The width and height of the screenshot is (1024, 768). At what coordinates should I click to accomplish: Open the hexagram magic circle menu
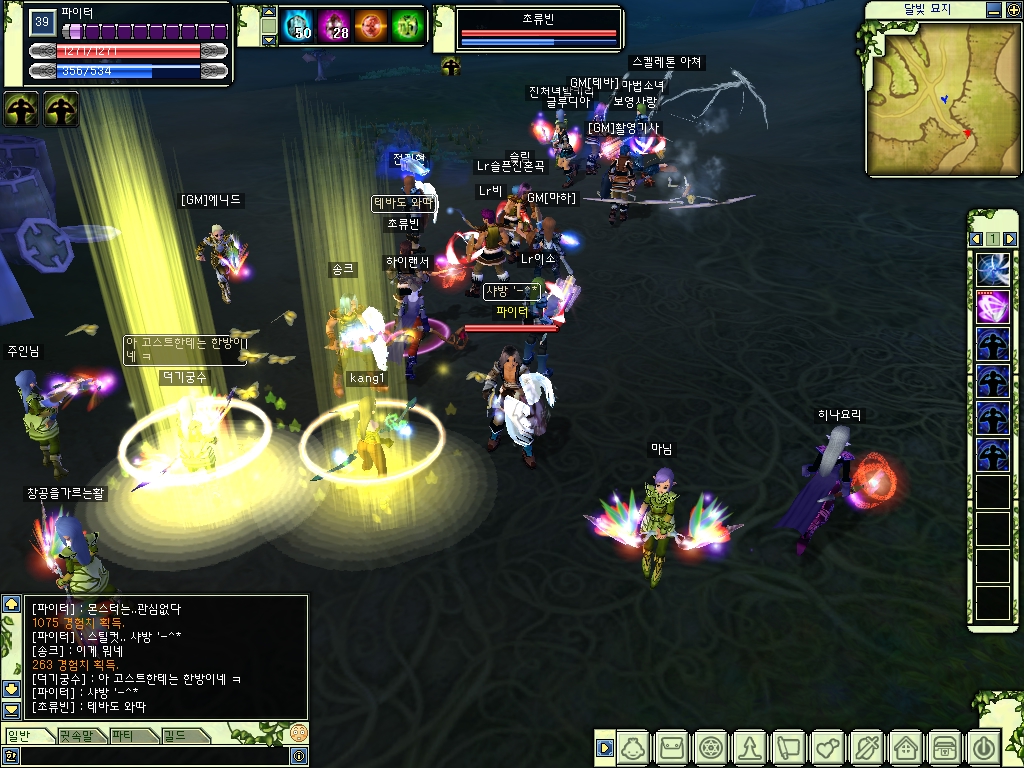(710, 747)
